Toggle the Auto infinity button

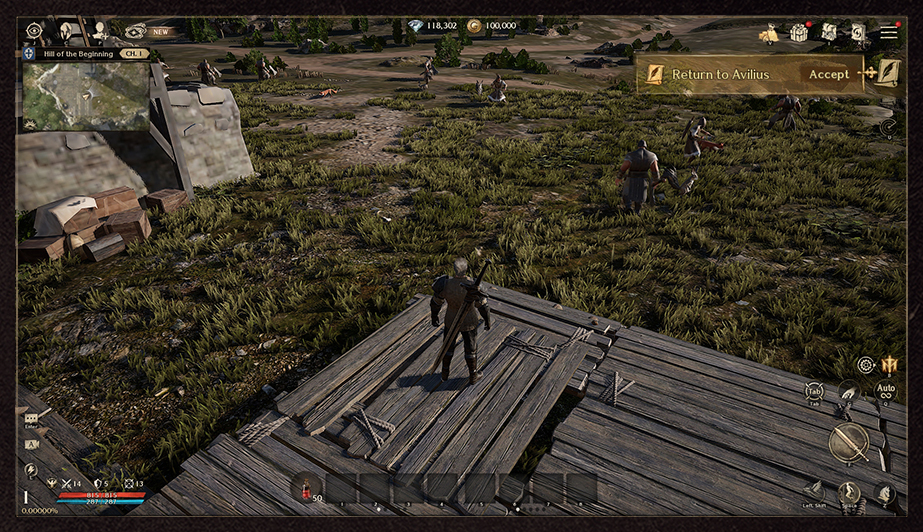pyautogui.click(x=885, y=391)
